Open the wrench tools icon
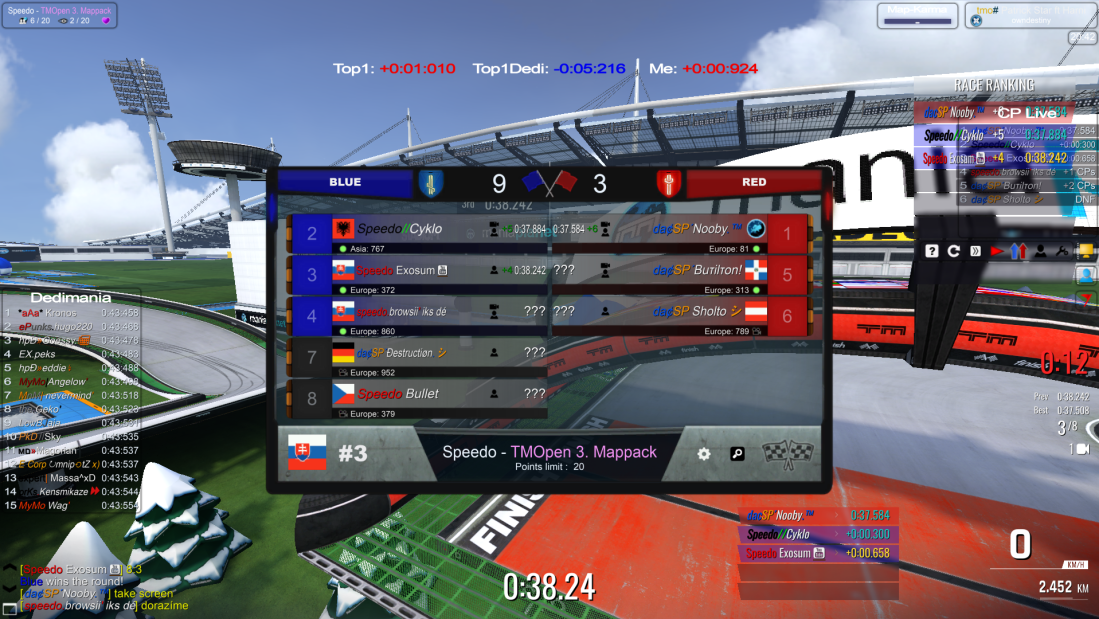1099x619 pixels. point(1062,251)
